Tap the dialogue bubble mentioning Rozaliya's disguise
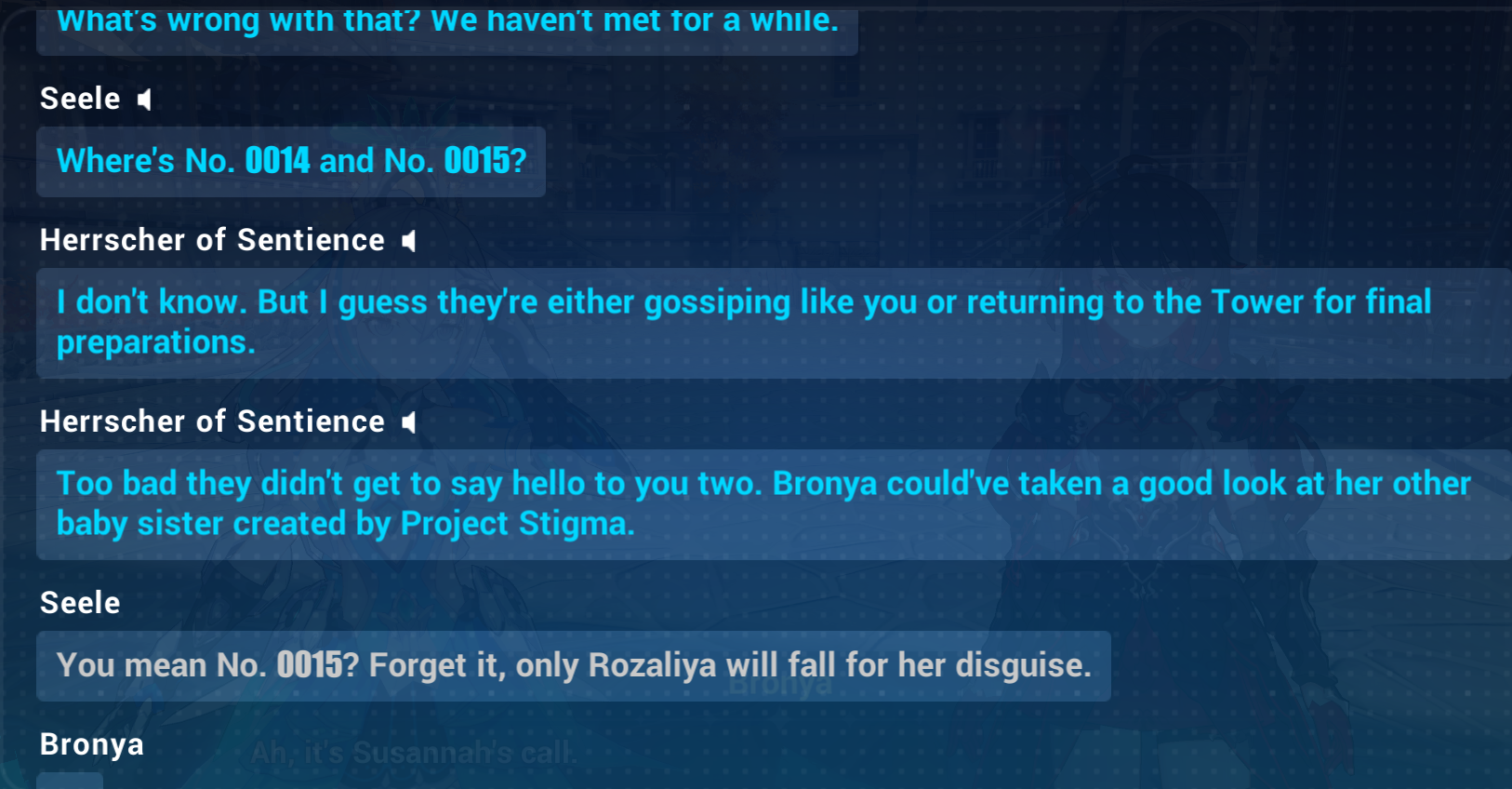Image resolution: width=1512 pixels, height=789 pixels. pyautogui.click(x=574, y=666)
